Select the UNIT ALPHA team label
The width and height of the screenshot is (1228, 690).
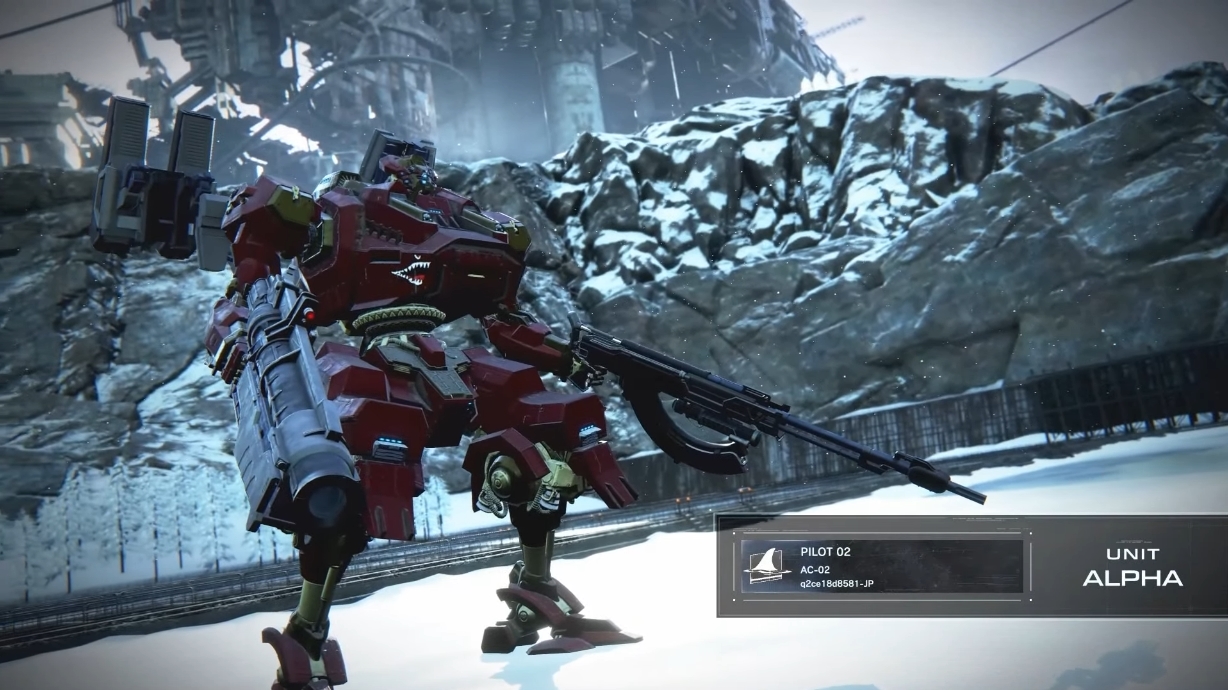(1132, 566)
